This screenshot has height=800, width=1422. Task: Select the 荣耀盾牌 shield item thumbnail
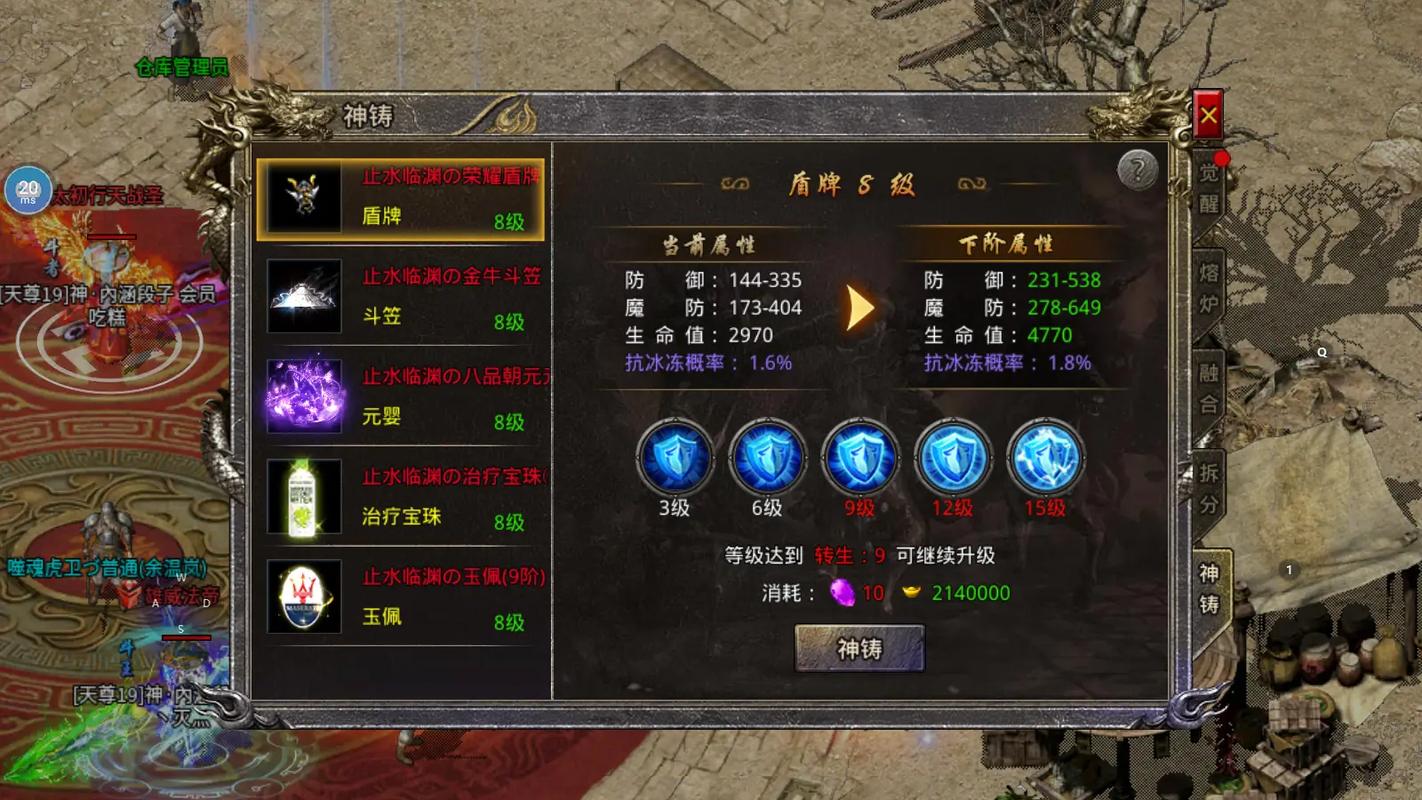(303, 197)
